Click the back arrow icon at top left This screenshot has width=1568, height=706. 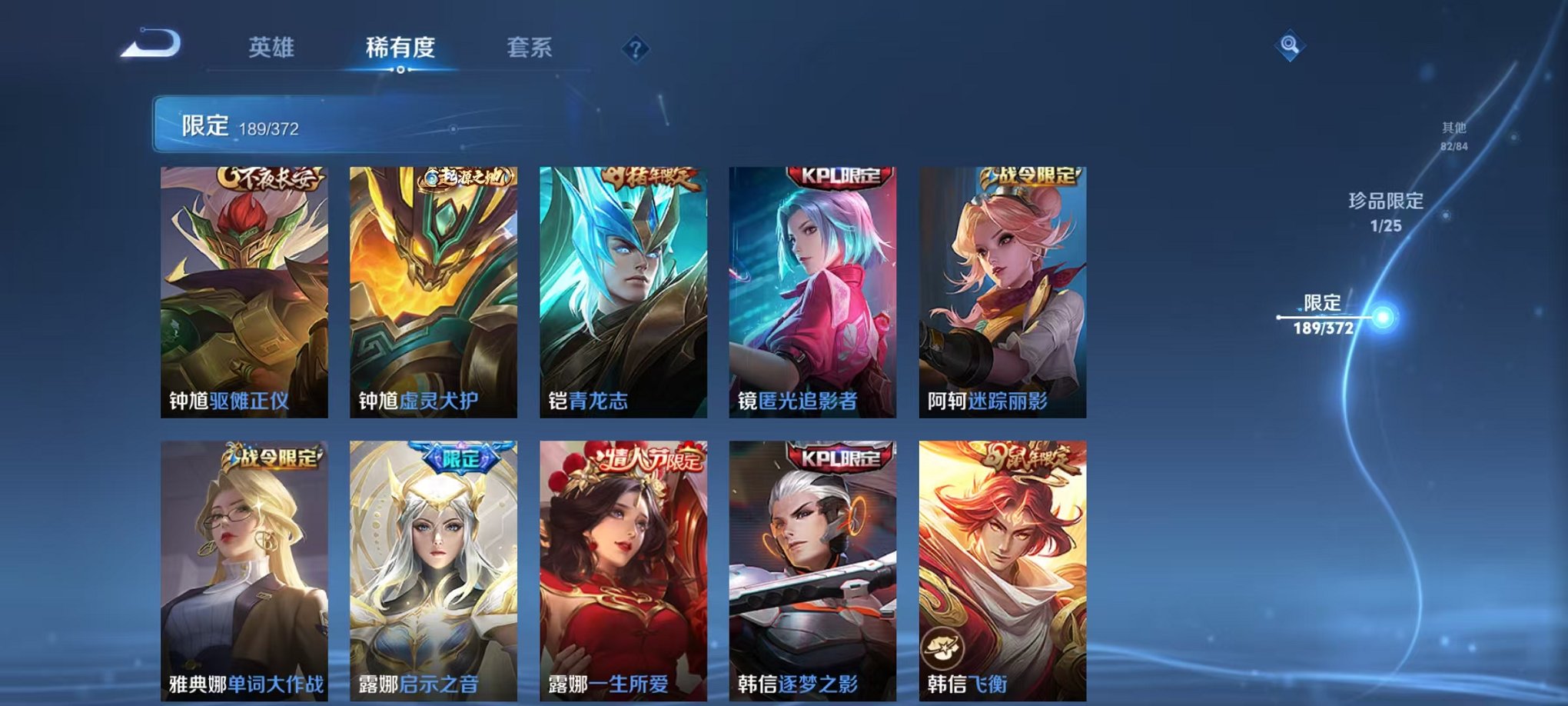click(151, 44)
